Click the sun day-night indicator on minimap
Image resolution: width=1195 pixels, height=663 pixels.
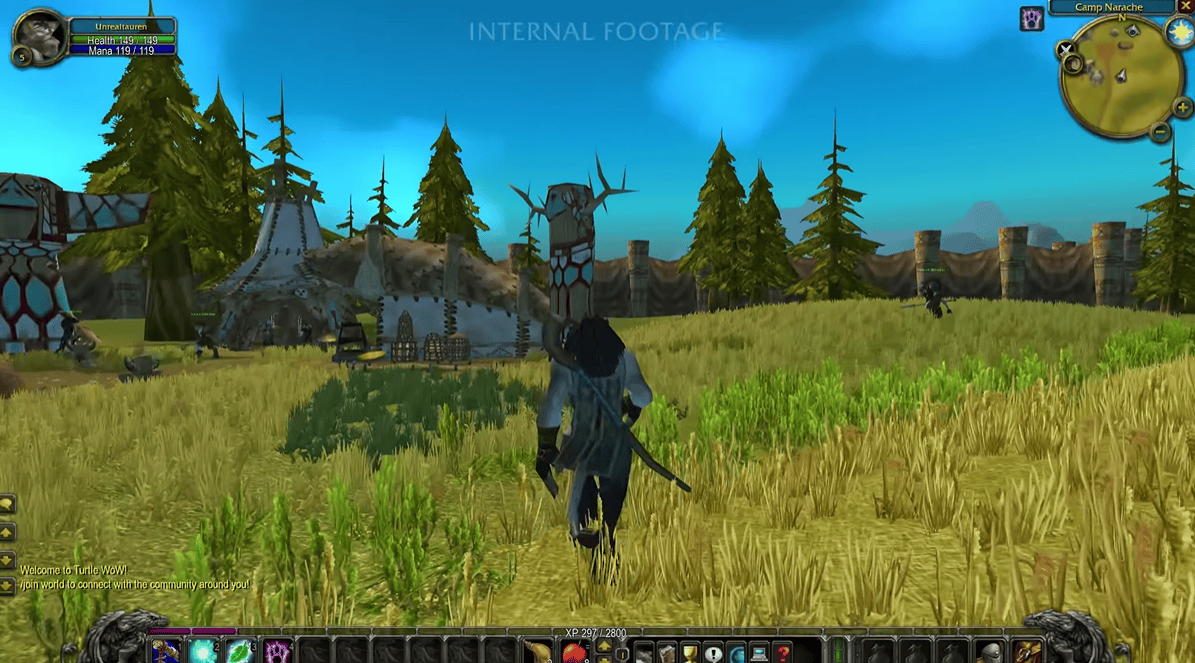pyautogui.click(x=1180, y=31)
